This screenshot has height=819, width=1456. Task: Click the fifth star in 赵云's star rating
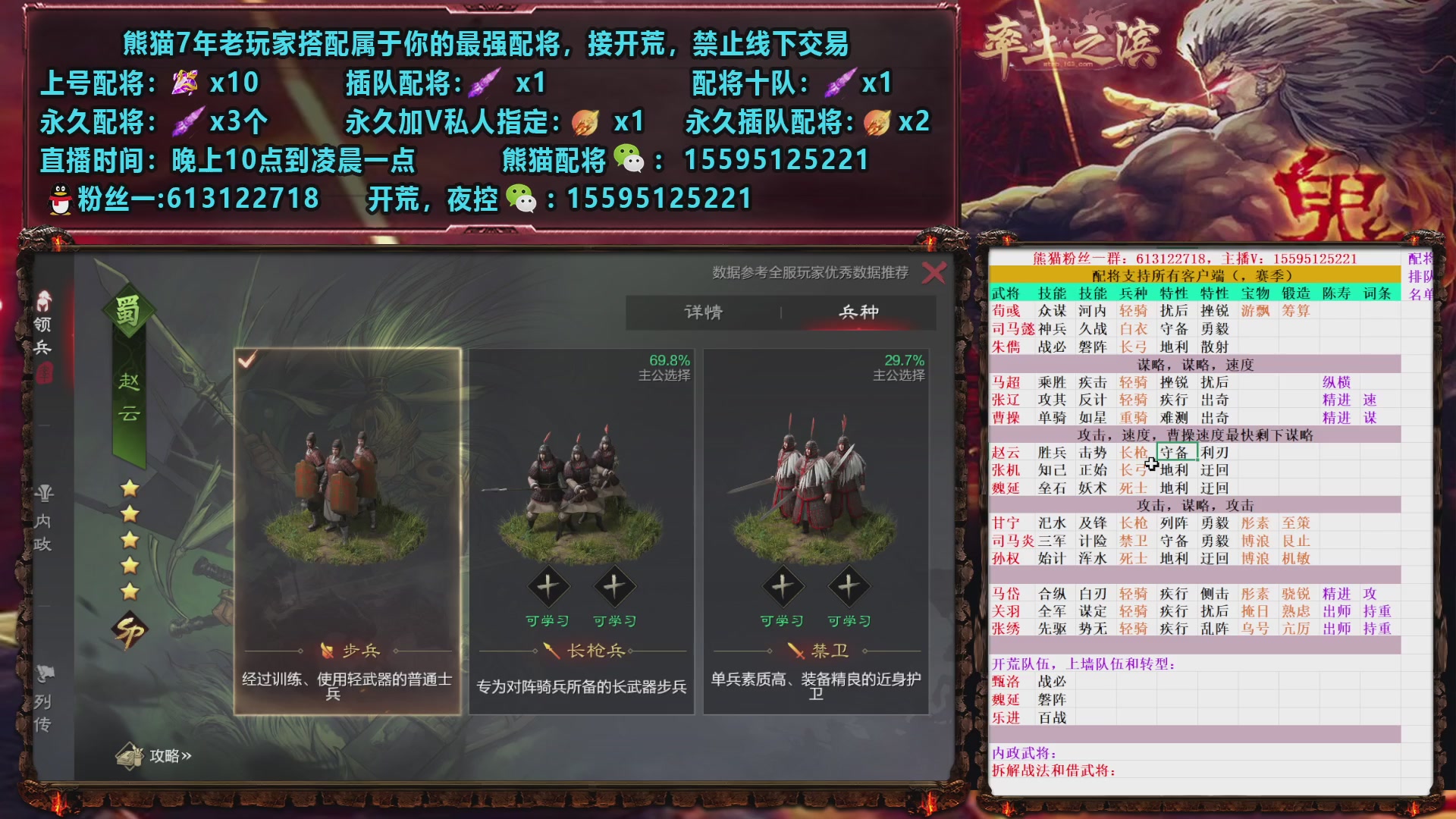[130, 590]
